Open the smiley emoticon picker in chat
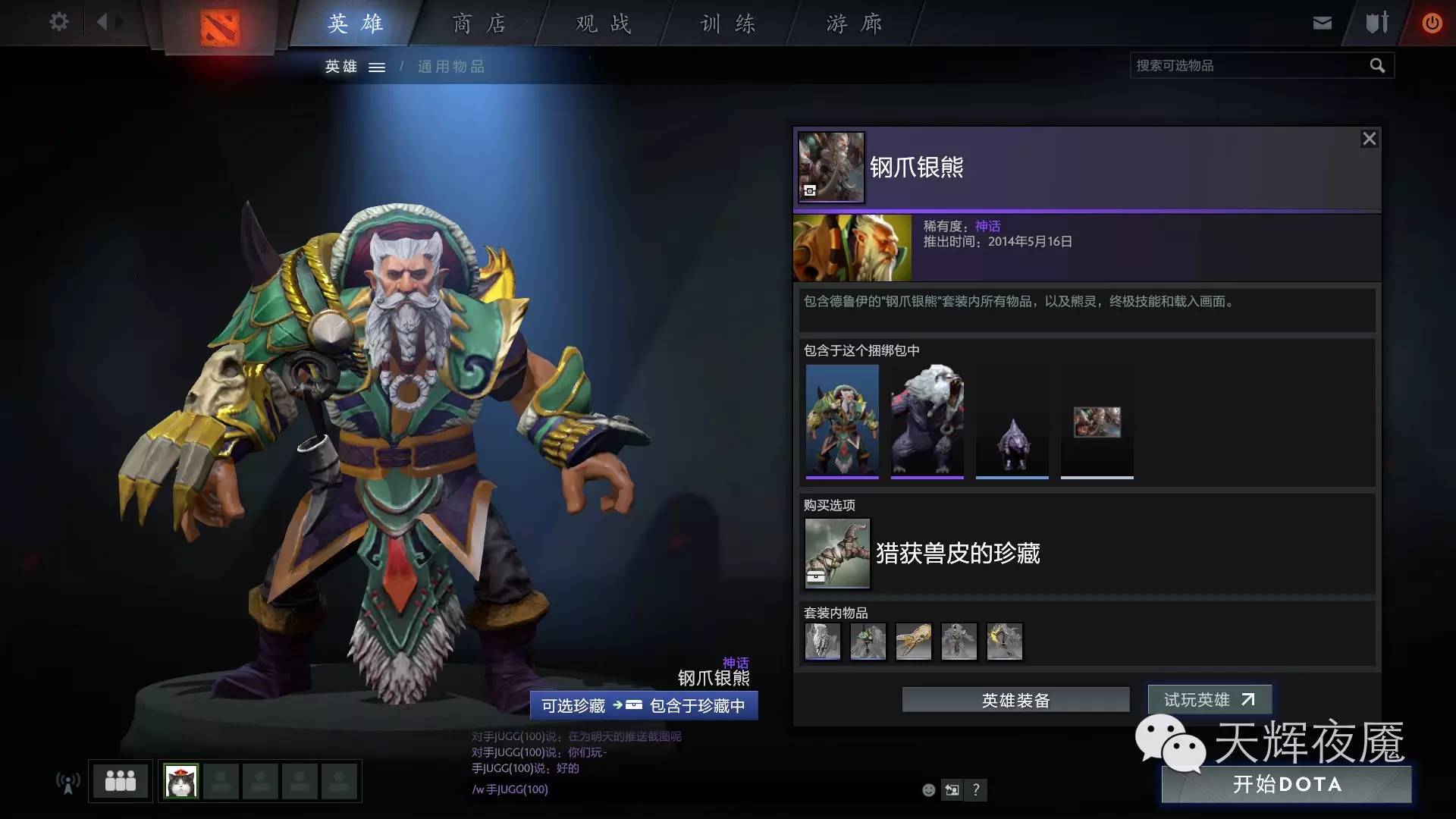Viewport: 1456px width, 819px height. point(928,790)
